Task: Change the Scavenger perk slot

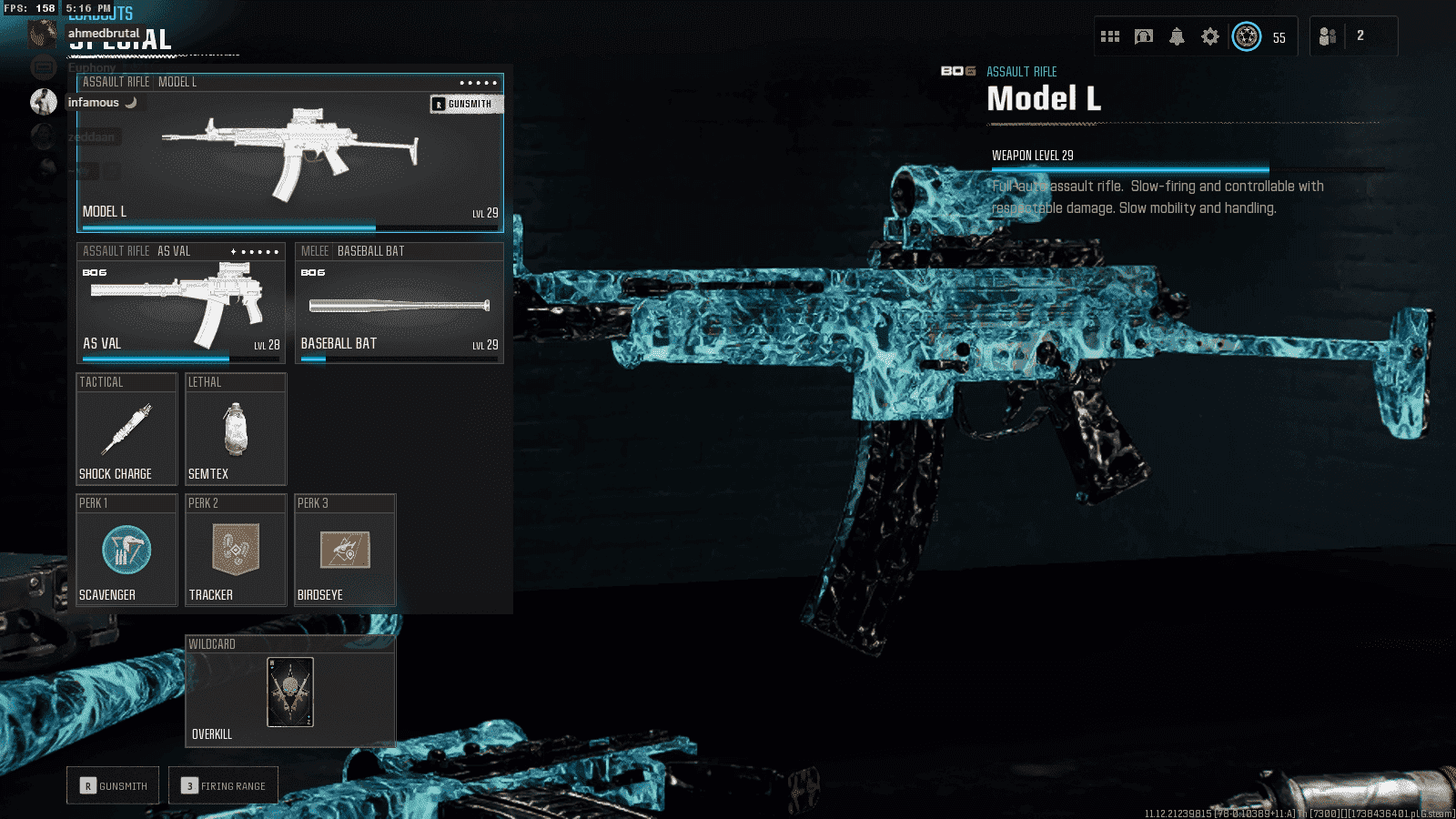Action: tap(126, 551)
